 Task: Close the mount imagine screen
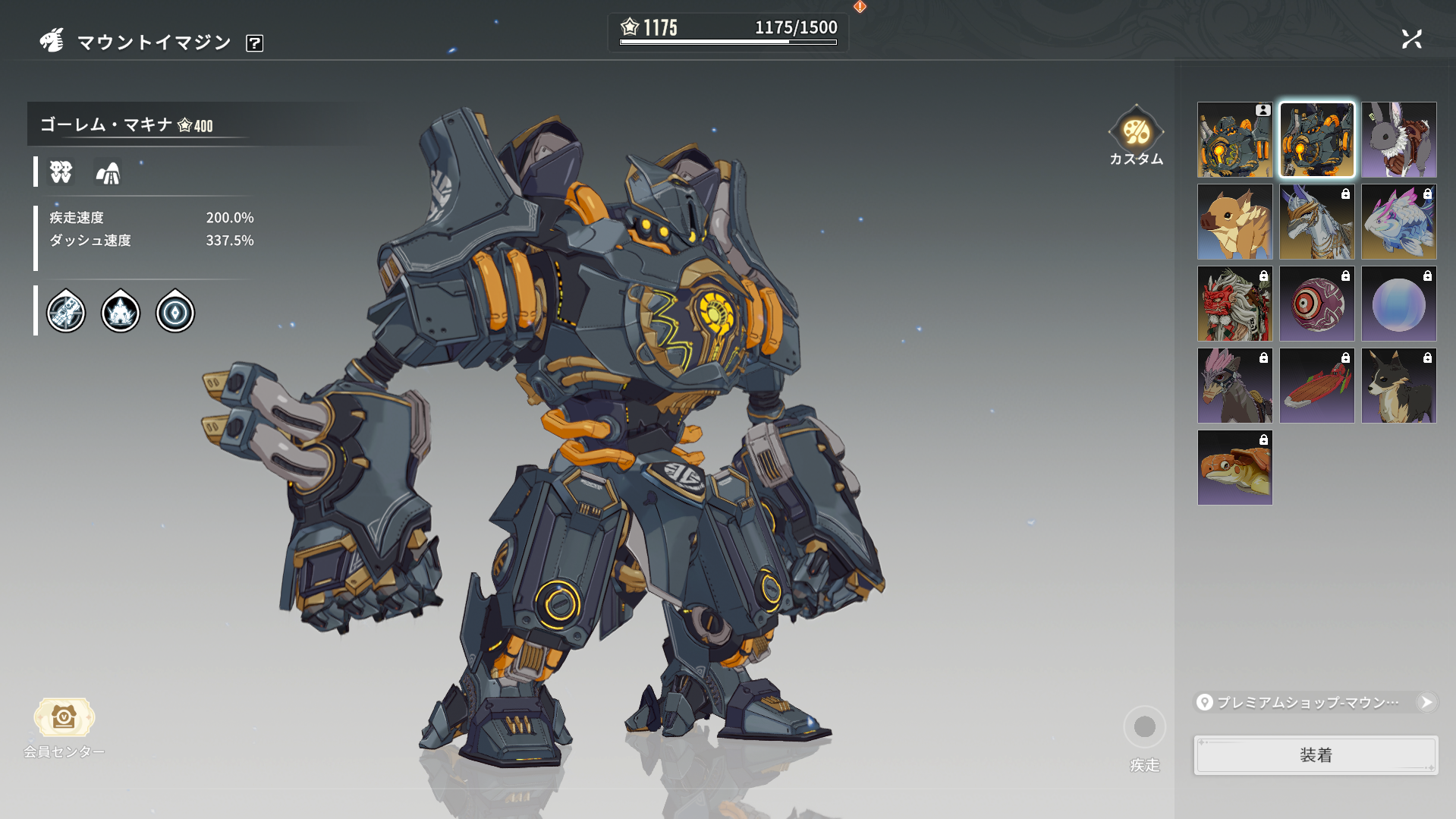point(1411,39)
